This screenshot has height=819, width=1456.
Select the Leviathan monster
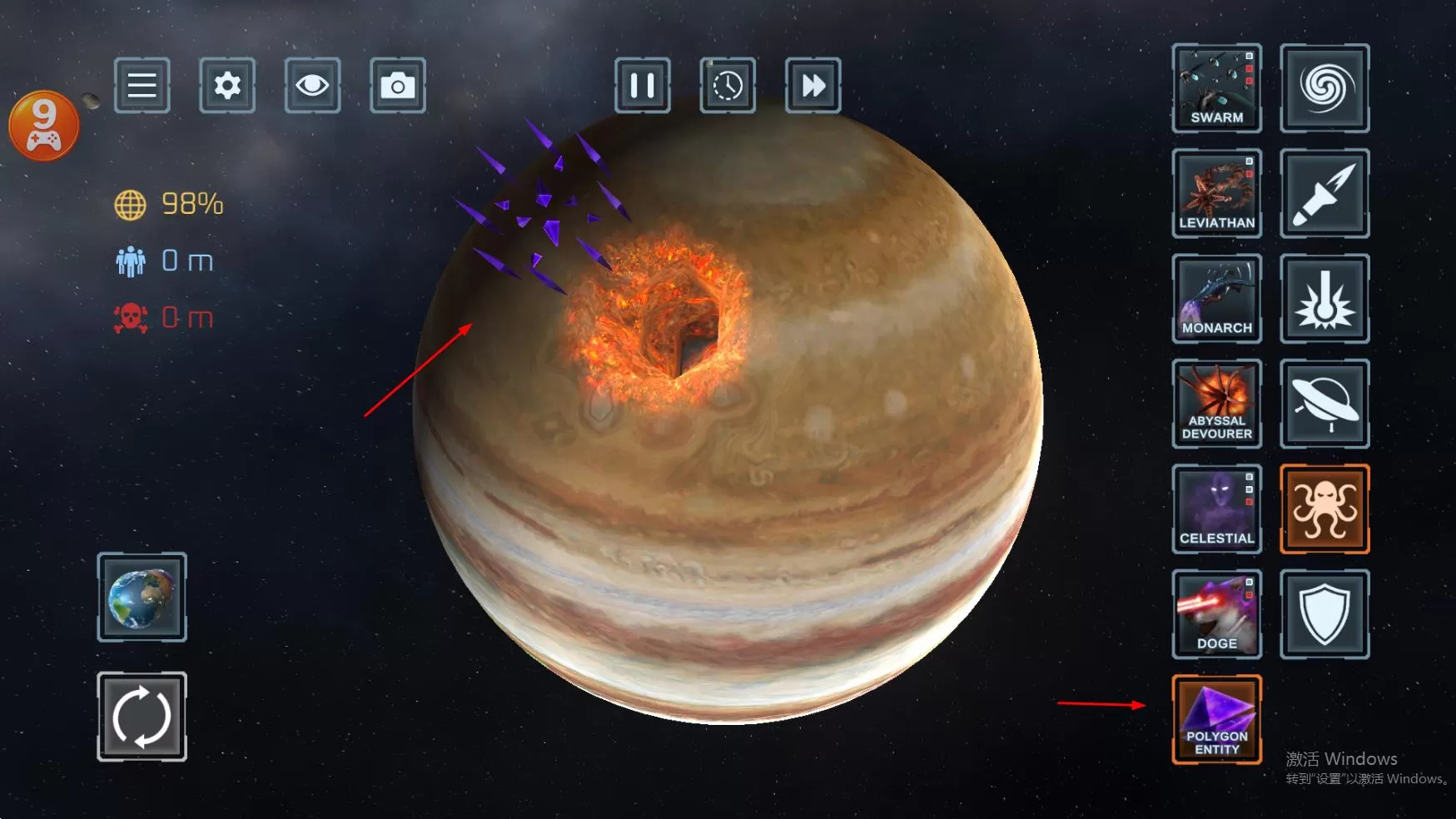point(1216,193)
